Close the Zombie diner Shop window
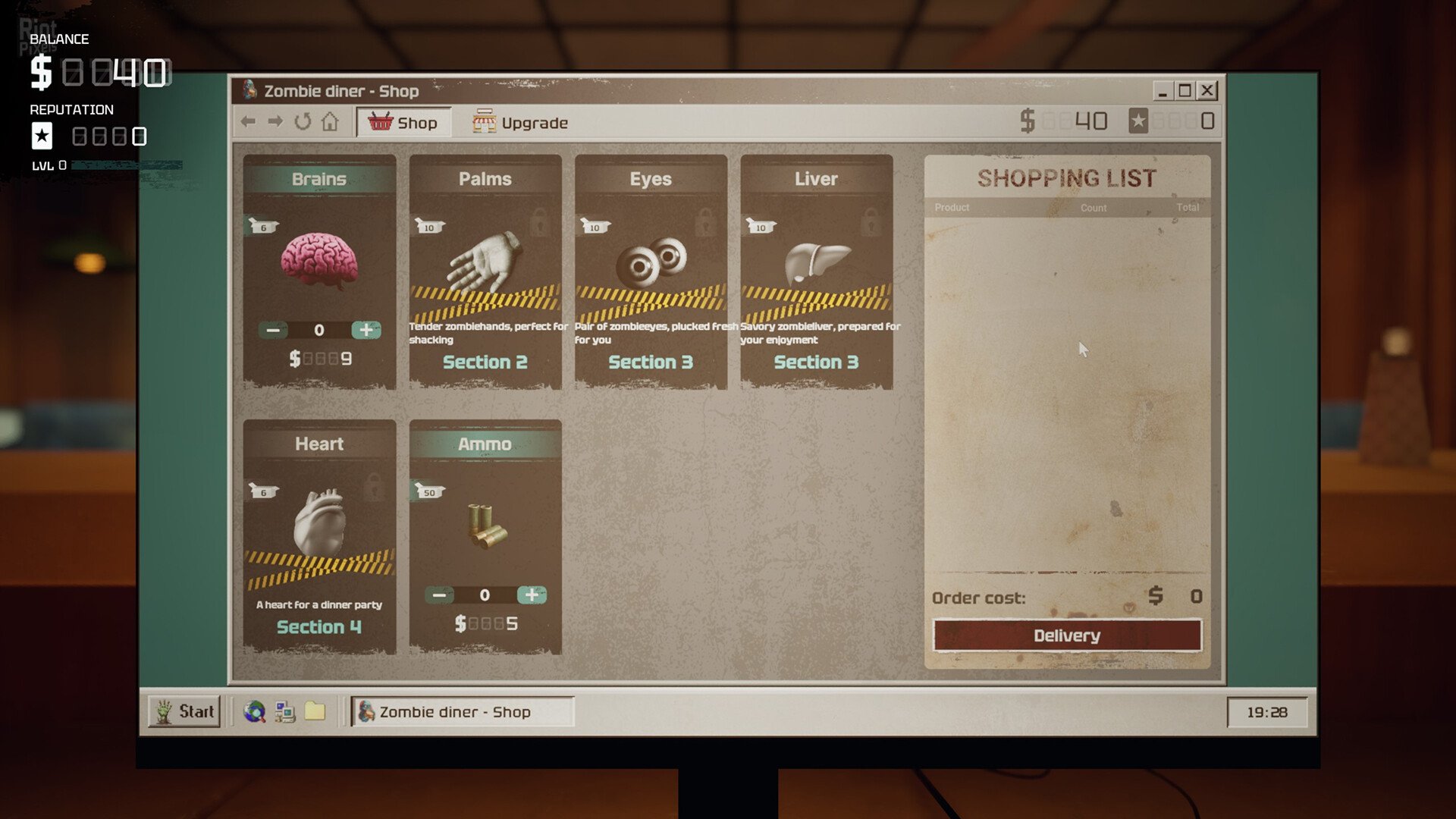Viewport: 1456px width, 819px height. point(1207,91)
